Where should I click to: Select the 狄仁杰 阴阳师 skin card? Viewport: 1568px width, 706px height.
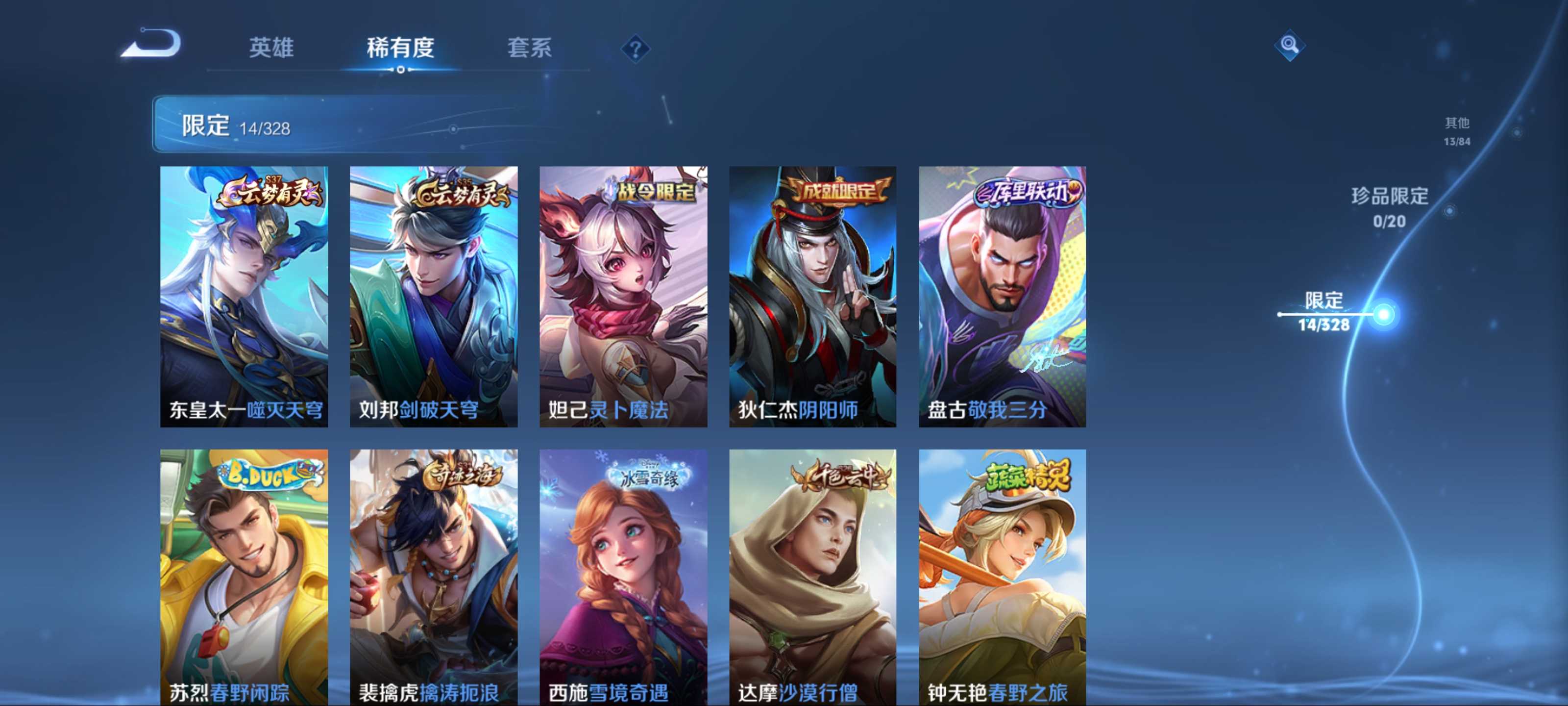pos(812,296)
